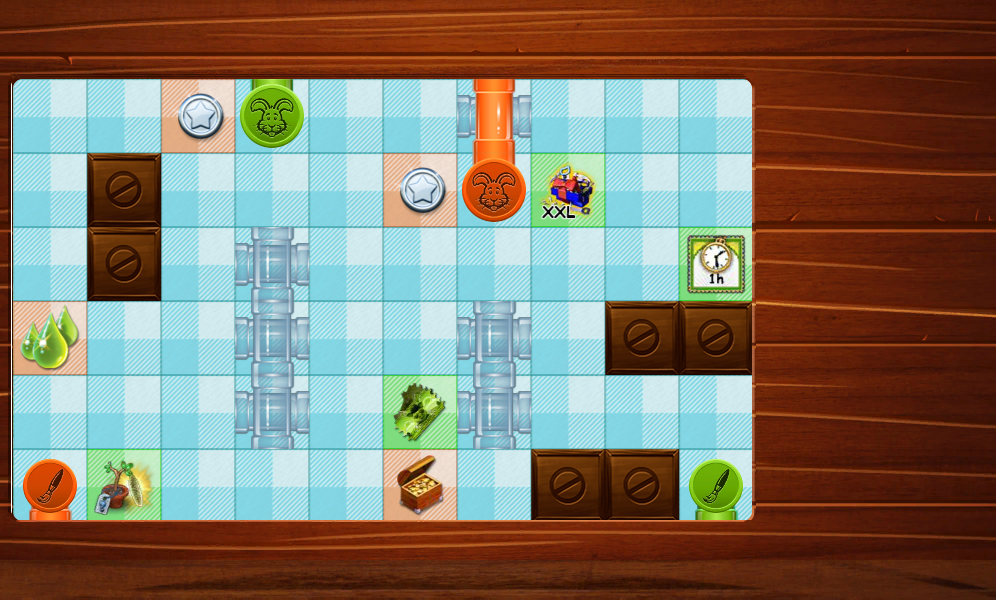This screenshot has height=600, width=996.
Task: Pick the XXL toy box tile
Action: pos(568,190)
